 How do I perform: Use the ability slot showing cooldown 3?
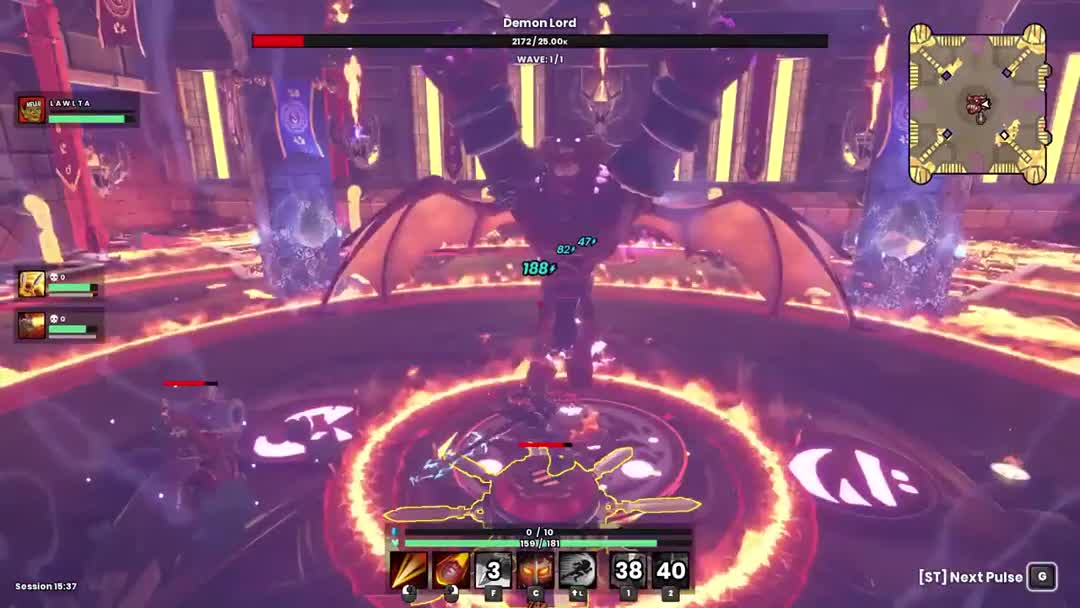(493, 570)
